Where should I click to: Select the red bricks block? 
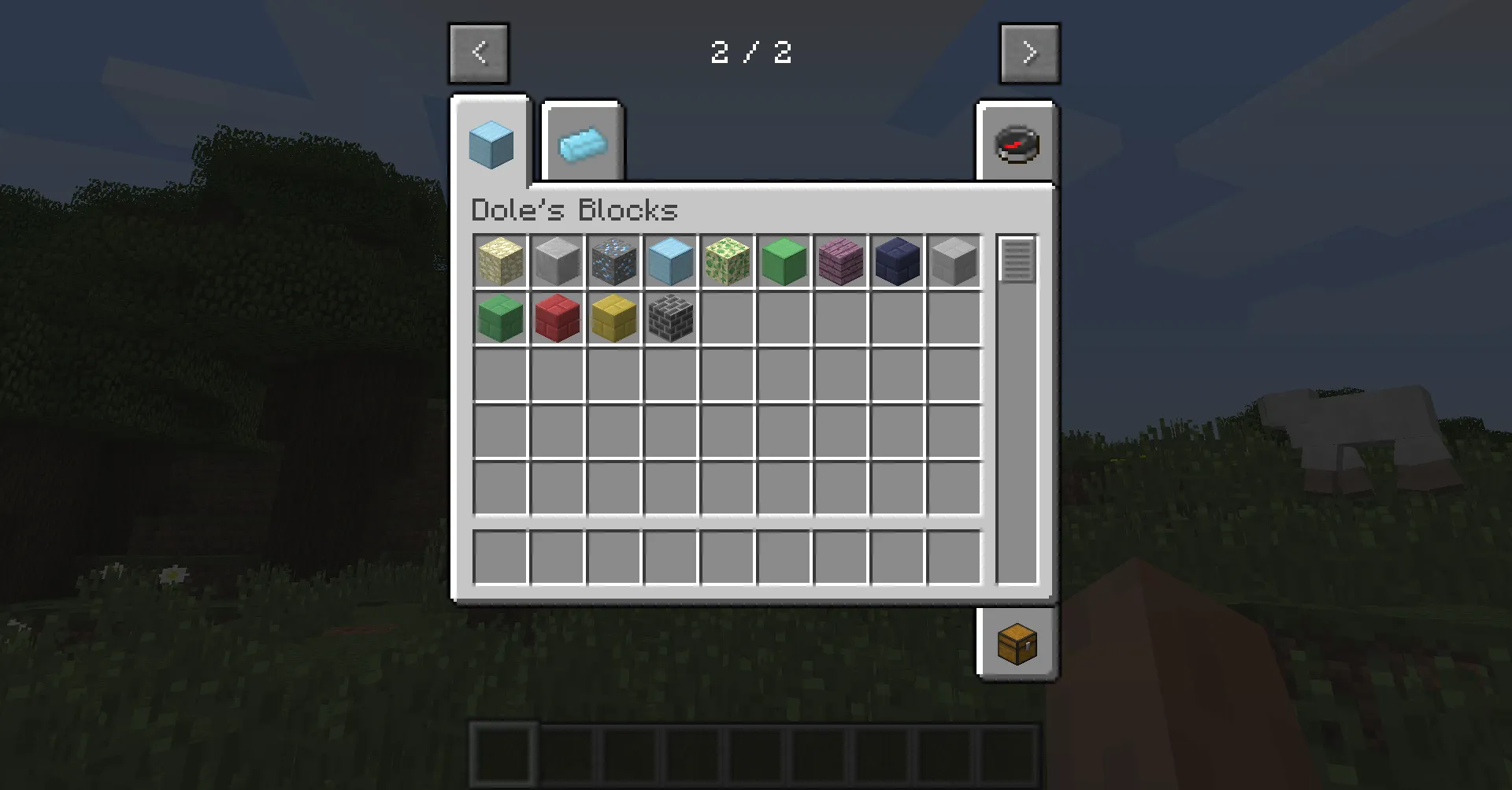(557, 318)
